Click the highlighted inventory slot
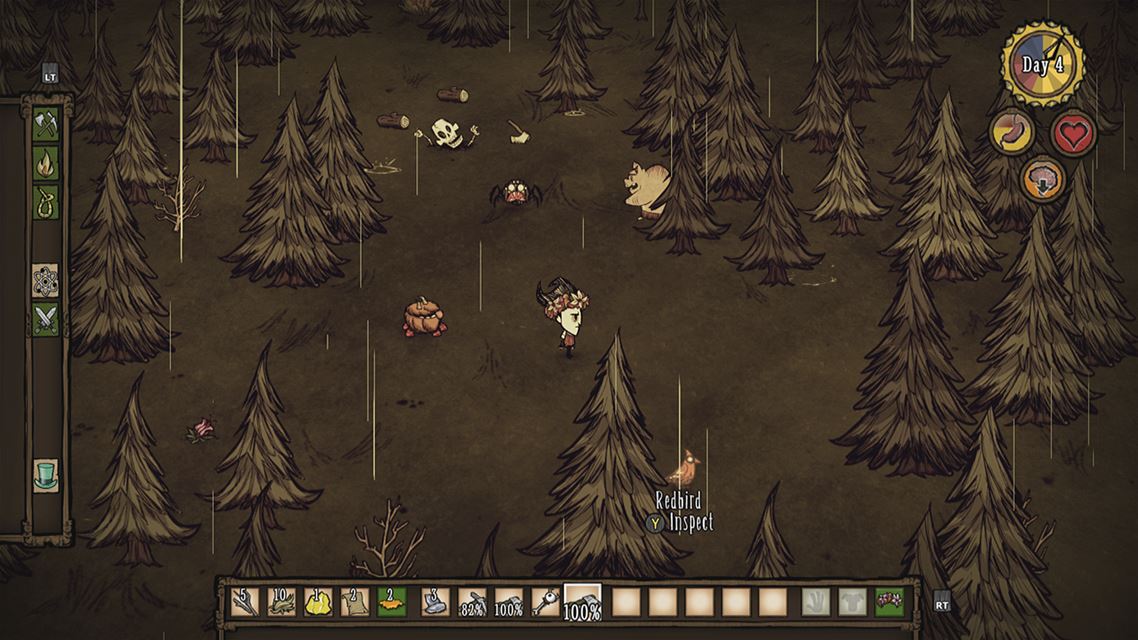 (x=583, y=602)
